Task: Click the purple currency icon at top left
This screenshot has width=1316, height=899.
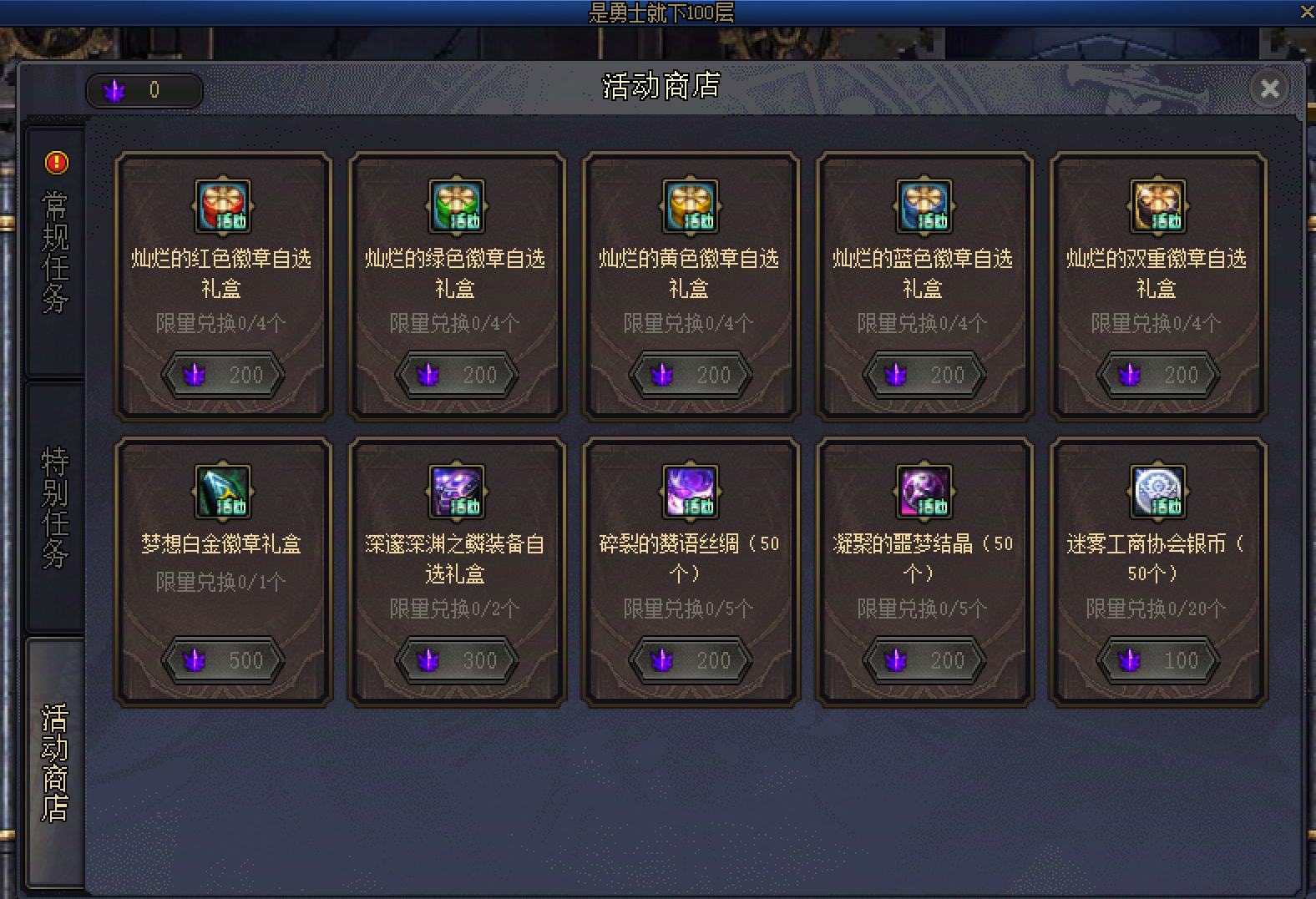Action: (x=114, y=89)
